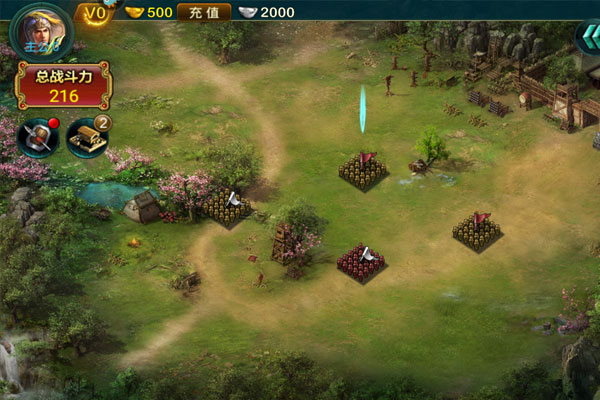The height and width of the screenshot is (400, 600).
Task: Open the total battle power panel
Action: point(63,86)
